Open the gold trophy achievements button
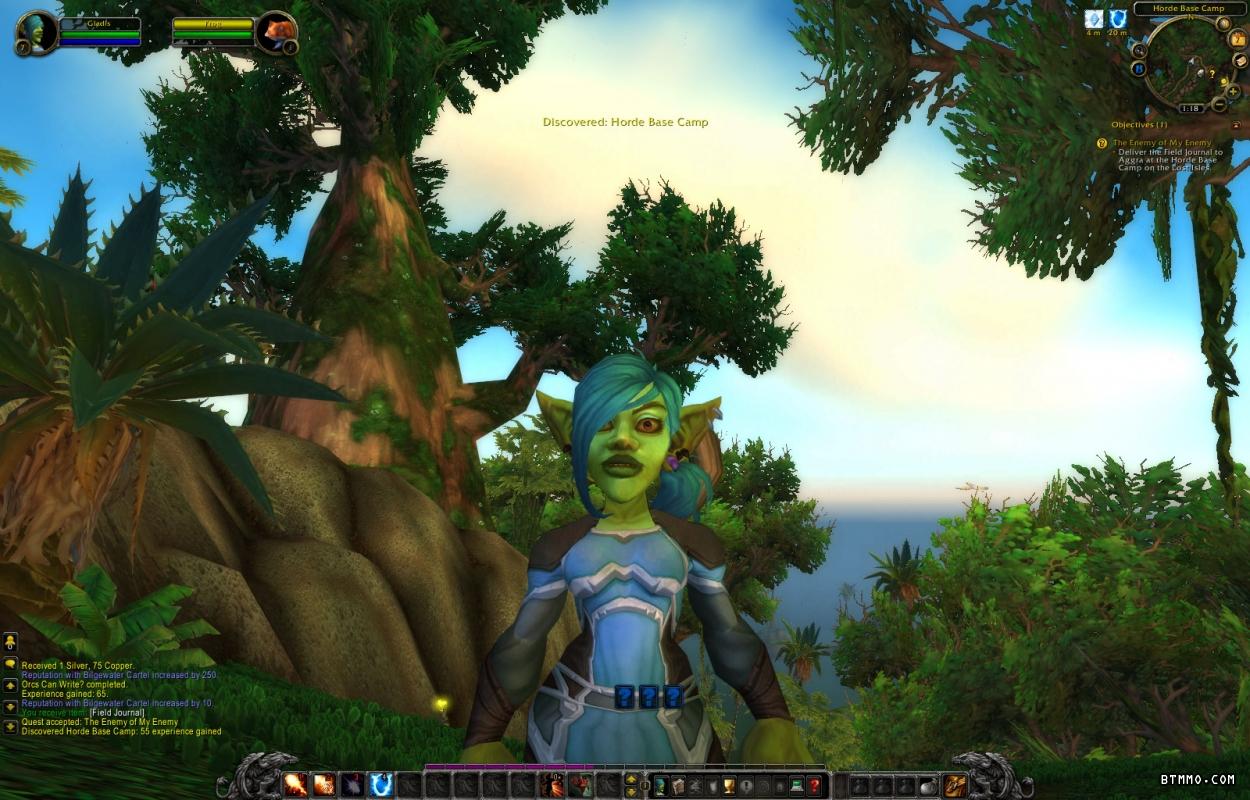The height and width of the screenshot is (800, 1250). point(730,785)
